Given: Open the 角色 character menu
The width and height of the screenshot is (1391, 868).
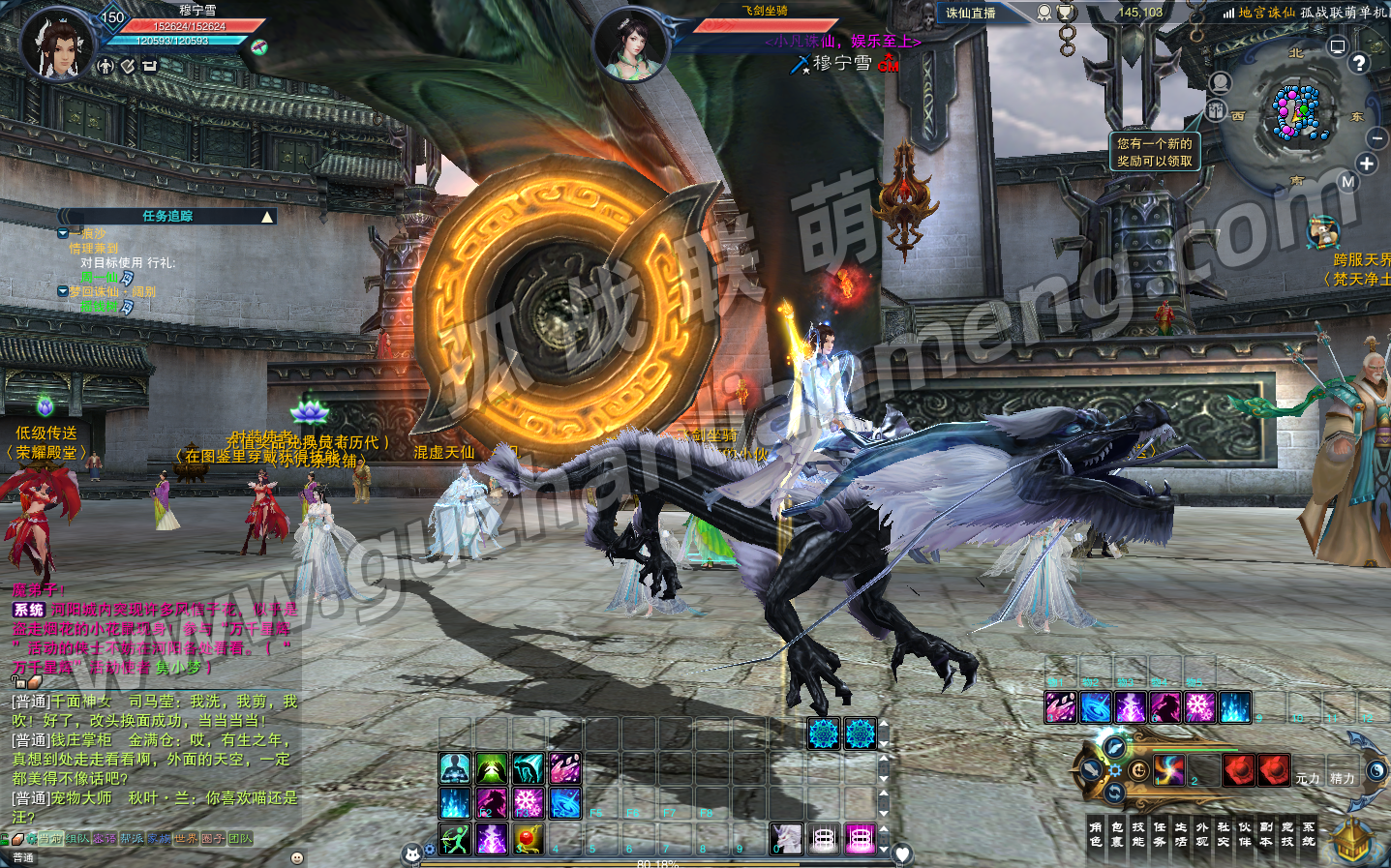Looking at the screenshot, I should click(1096, 834).
